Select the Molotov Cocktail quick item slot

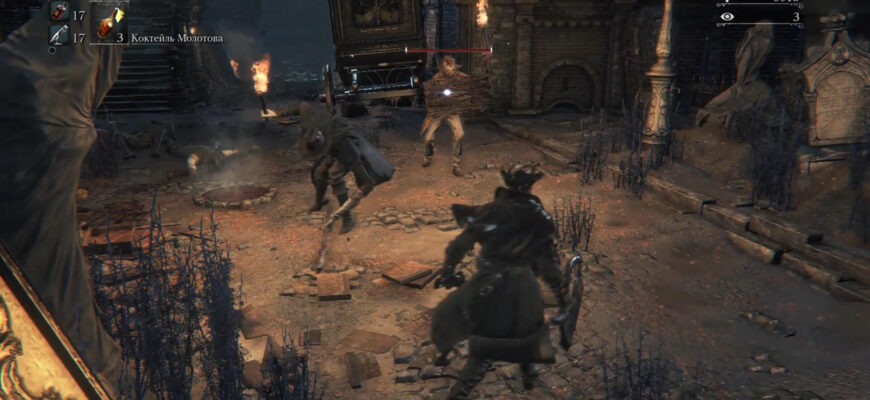pyautogui.click(x=108, y=22)
